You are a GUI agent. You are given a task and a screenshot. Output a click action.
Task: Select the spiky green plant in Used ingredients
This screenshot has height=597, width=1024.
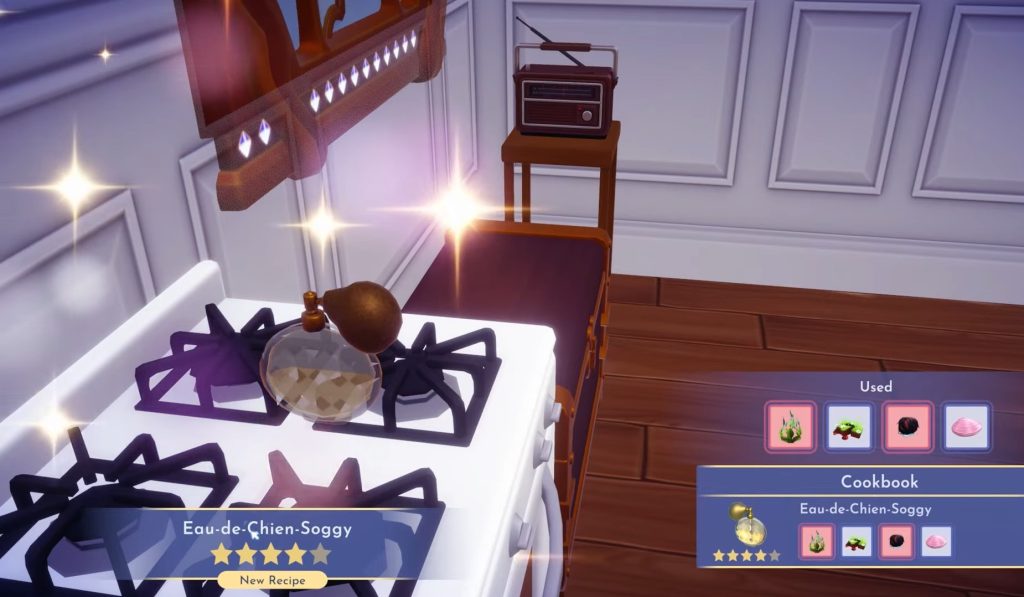click(x=790, y=427)
